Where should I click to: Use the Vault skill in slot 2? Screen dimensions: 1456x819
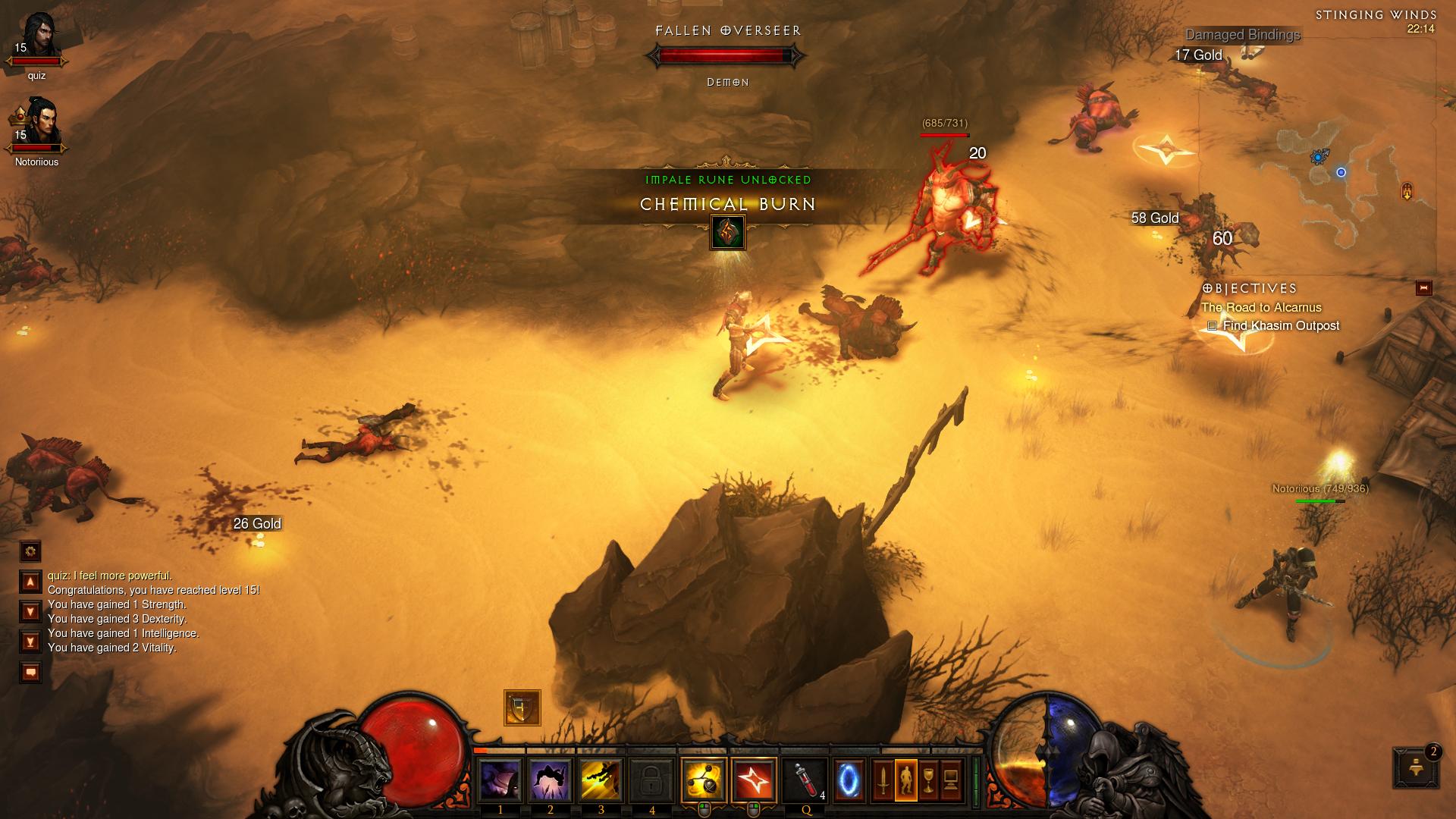pyautogui.click(x=551, y=780)
